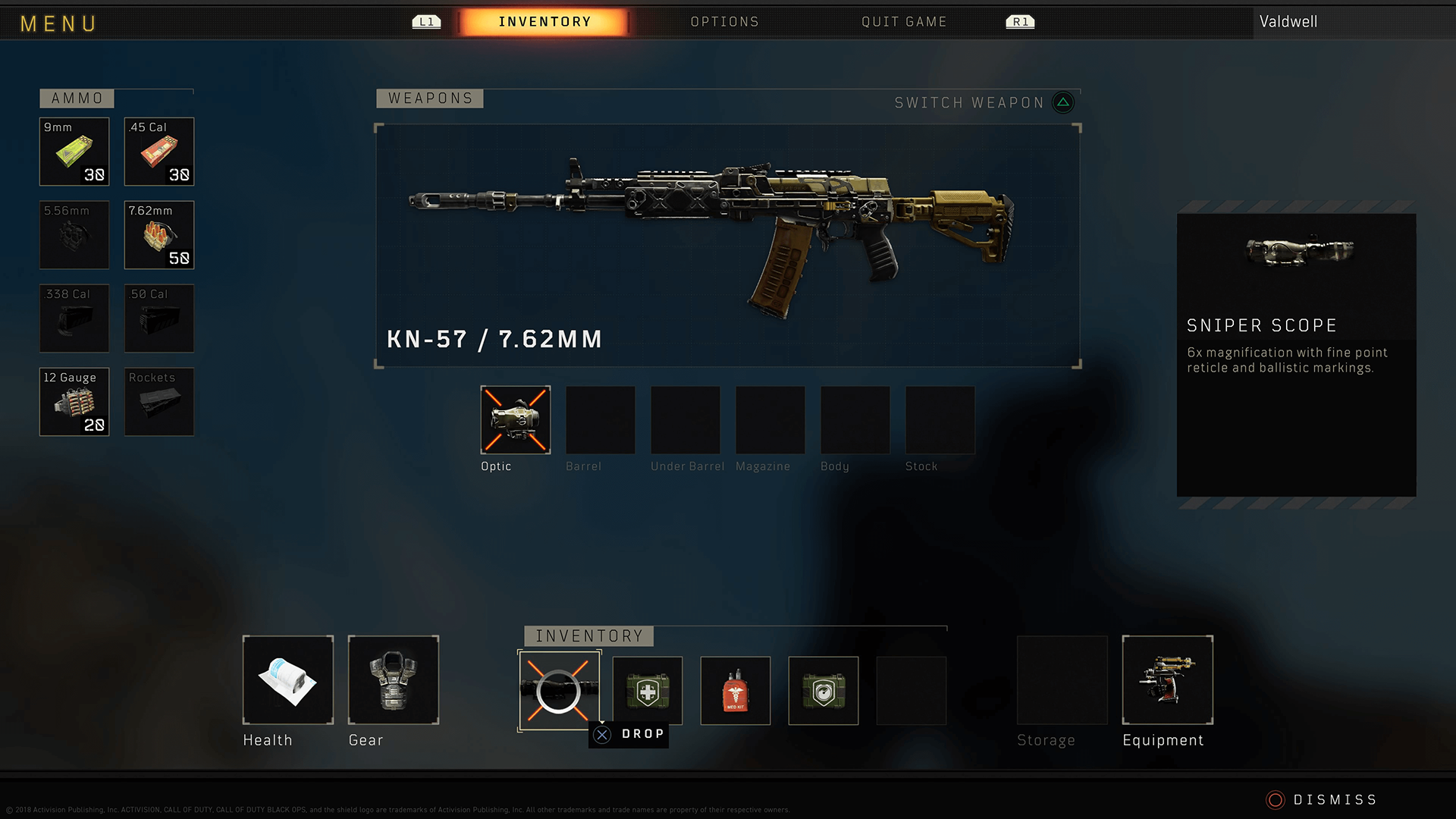This screenshot has width=1456, height=819.
Task: Click the Switch Weapon label
Action: click(969, 102)
